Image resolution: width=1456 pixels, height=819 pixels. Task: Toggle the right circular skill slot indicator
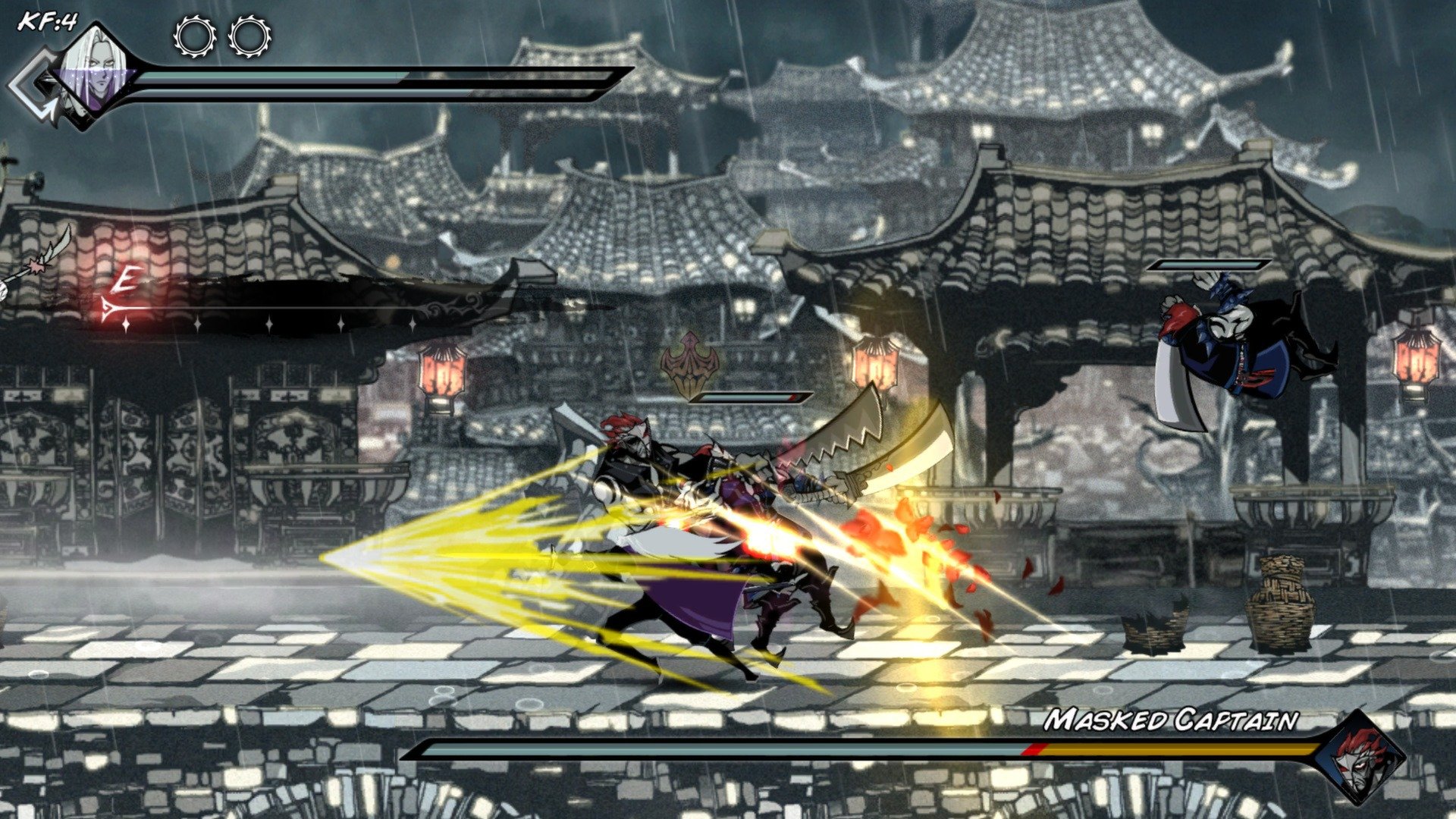click(x=247, y=36)
